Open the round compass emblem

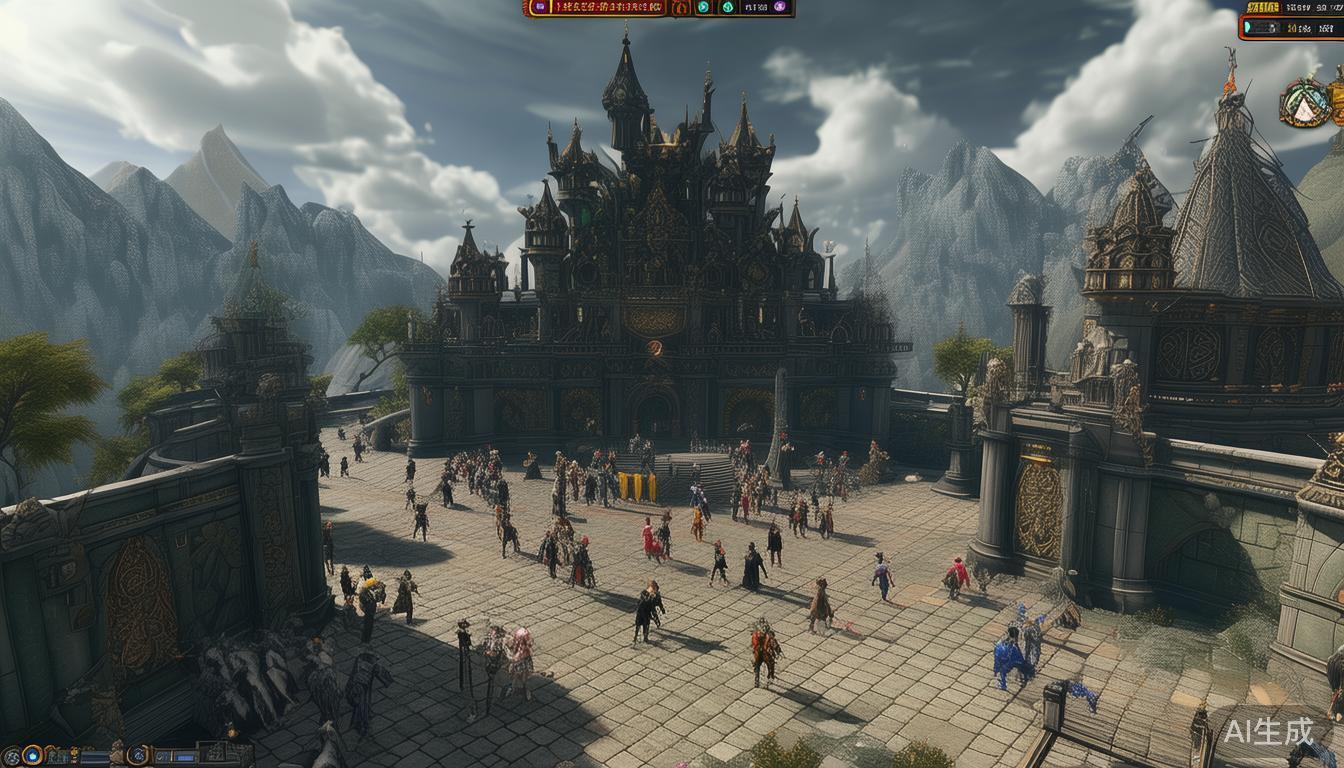1303,103
